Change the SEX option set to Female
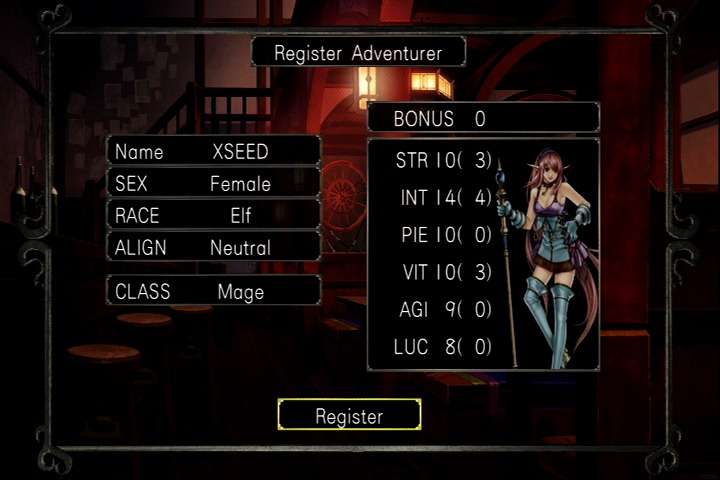The width and height of the screenshot is (720, 480). pos(214,184)
